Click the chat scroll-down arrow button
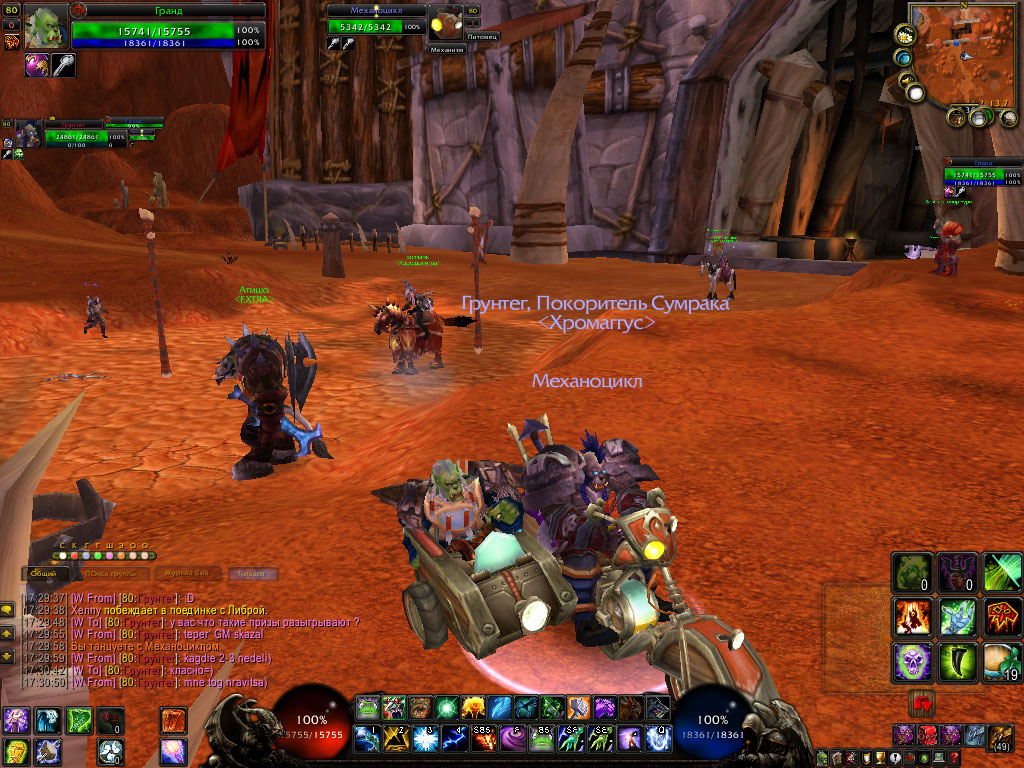This screenshot has width=1024, height=768. click(8, 656)
